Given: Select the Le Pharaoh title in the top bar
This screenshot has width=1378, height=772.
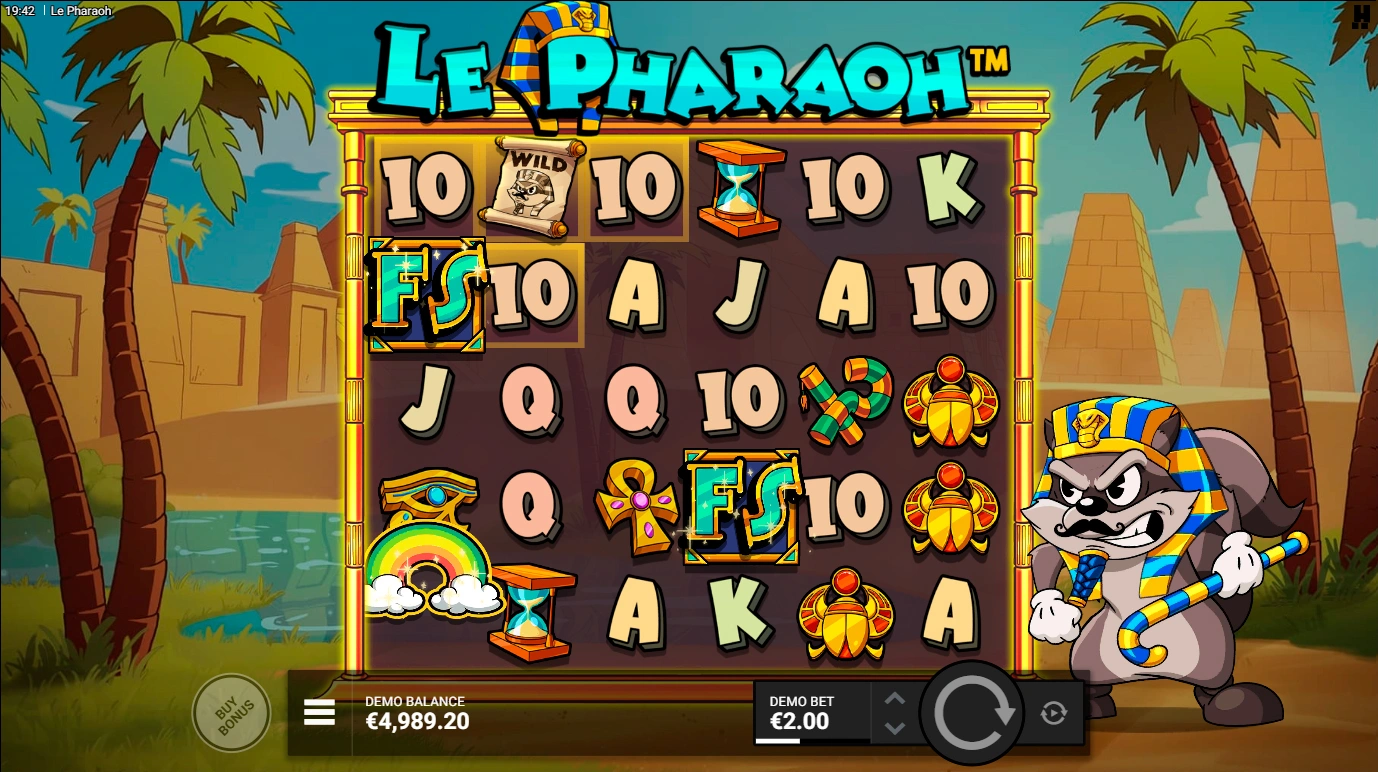Looking at the screenshot, I should click(x=78, y=12).
